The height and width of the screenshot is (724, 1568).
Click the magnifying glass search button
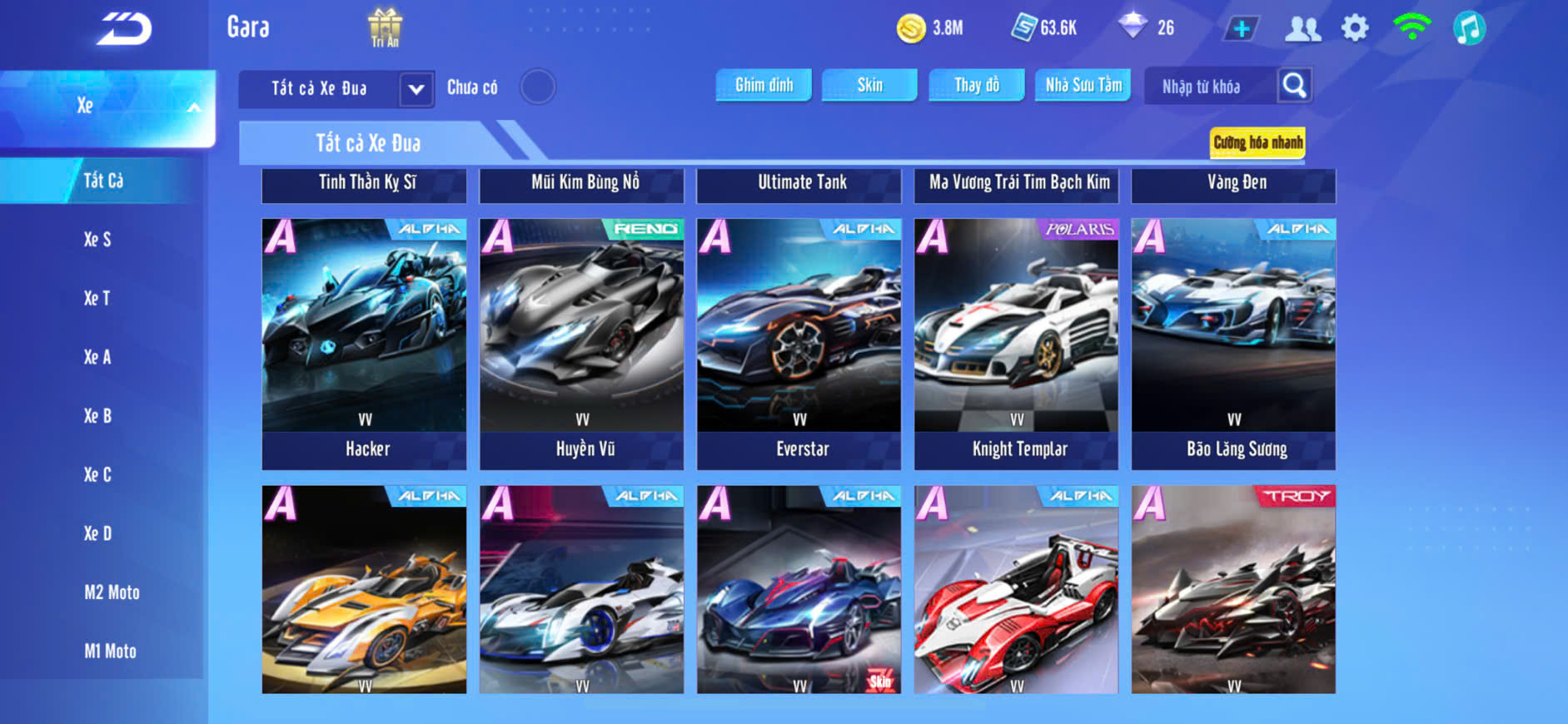[x=1294, y=86]
